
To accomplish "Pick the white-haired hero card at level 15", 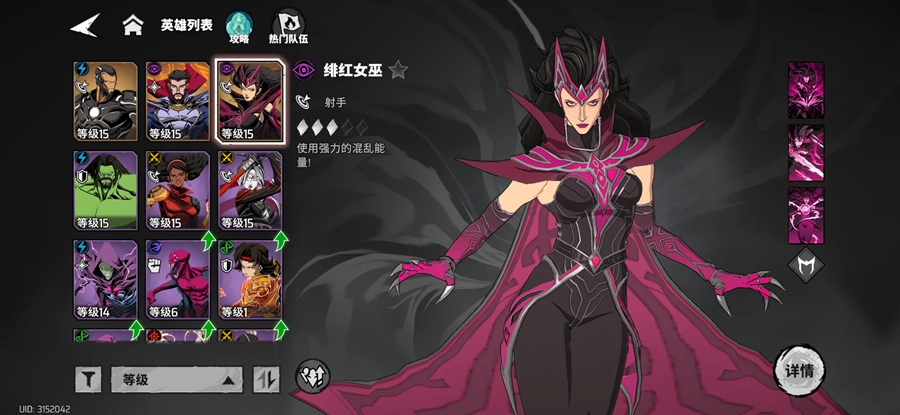I will click(x=250, y=190).
